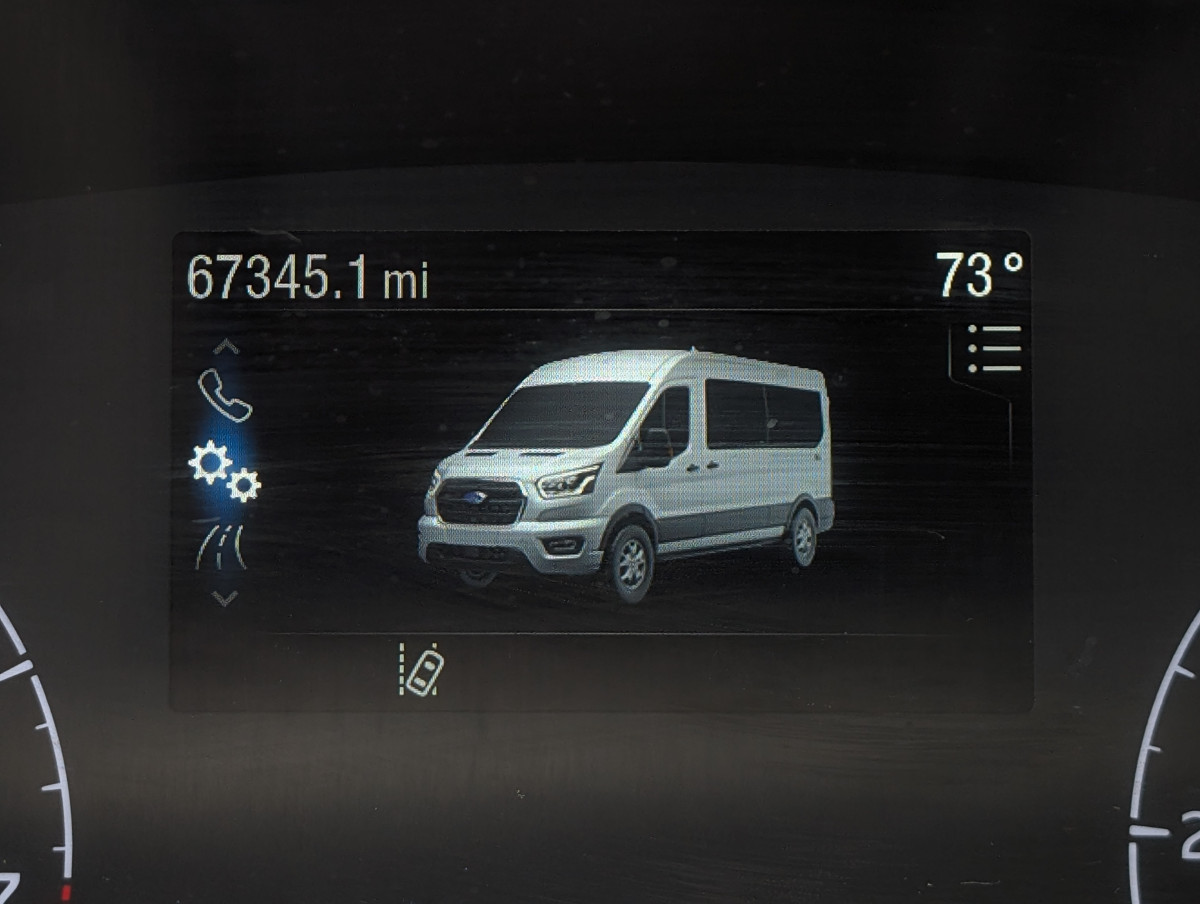Open the road driver-assist menu icon
1200x904 pixels.
click(x=222, y=548)
